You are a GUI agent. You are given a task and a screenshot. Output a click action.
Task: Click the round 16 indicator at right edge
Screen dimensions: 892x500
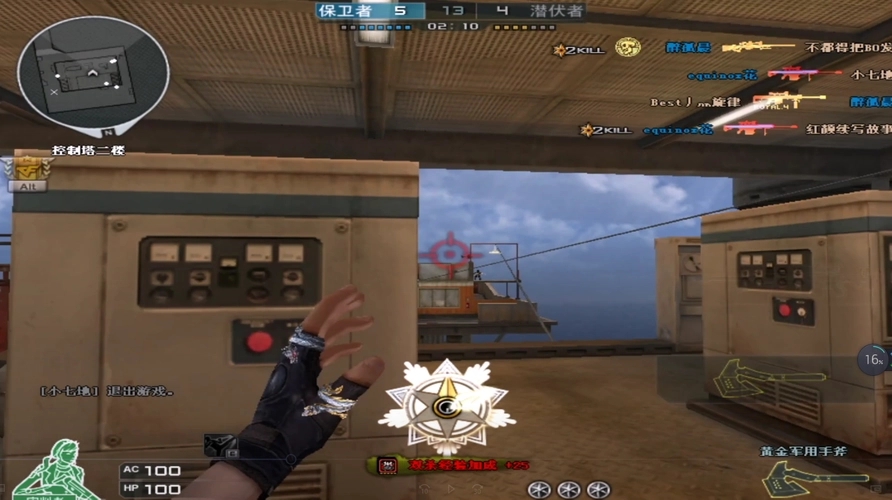point(874,360)
